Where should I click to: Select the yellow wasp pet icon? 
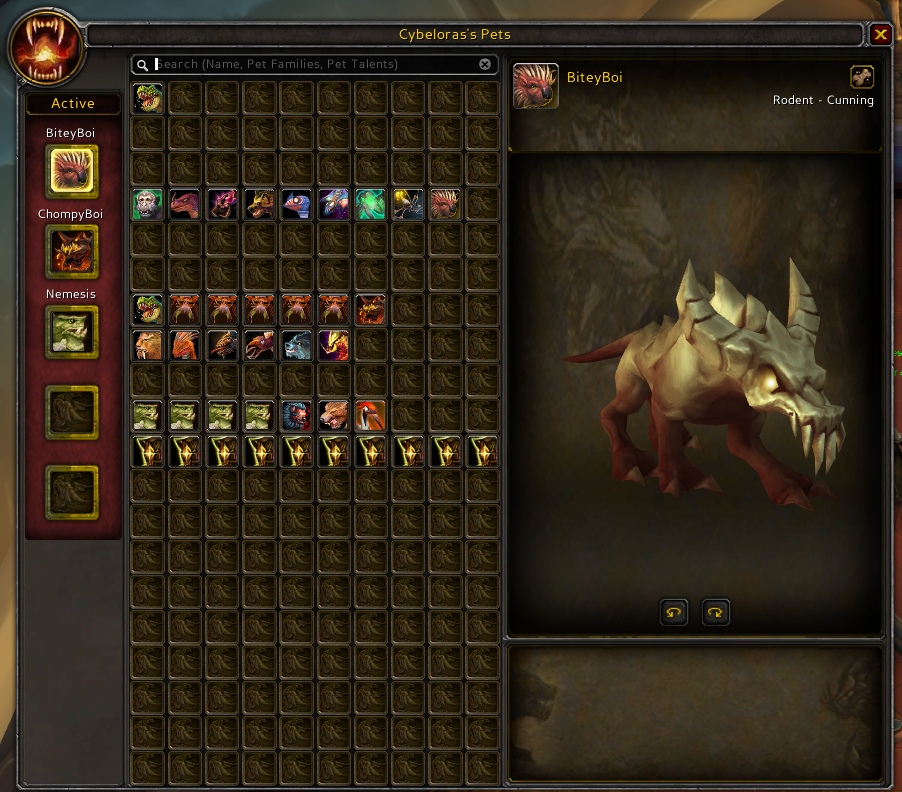pos(407,204)
